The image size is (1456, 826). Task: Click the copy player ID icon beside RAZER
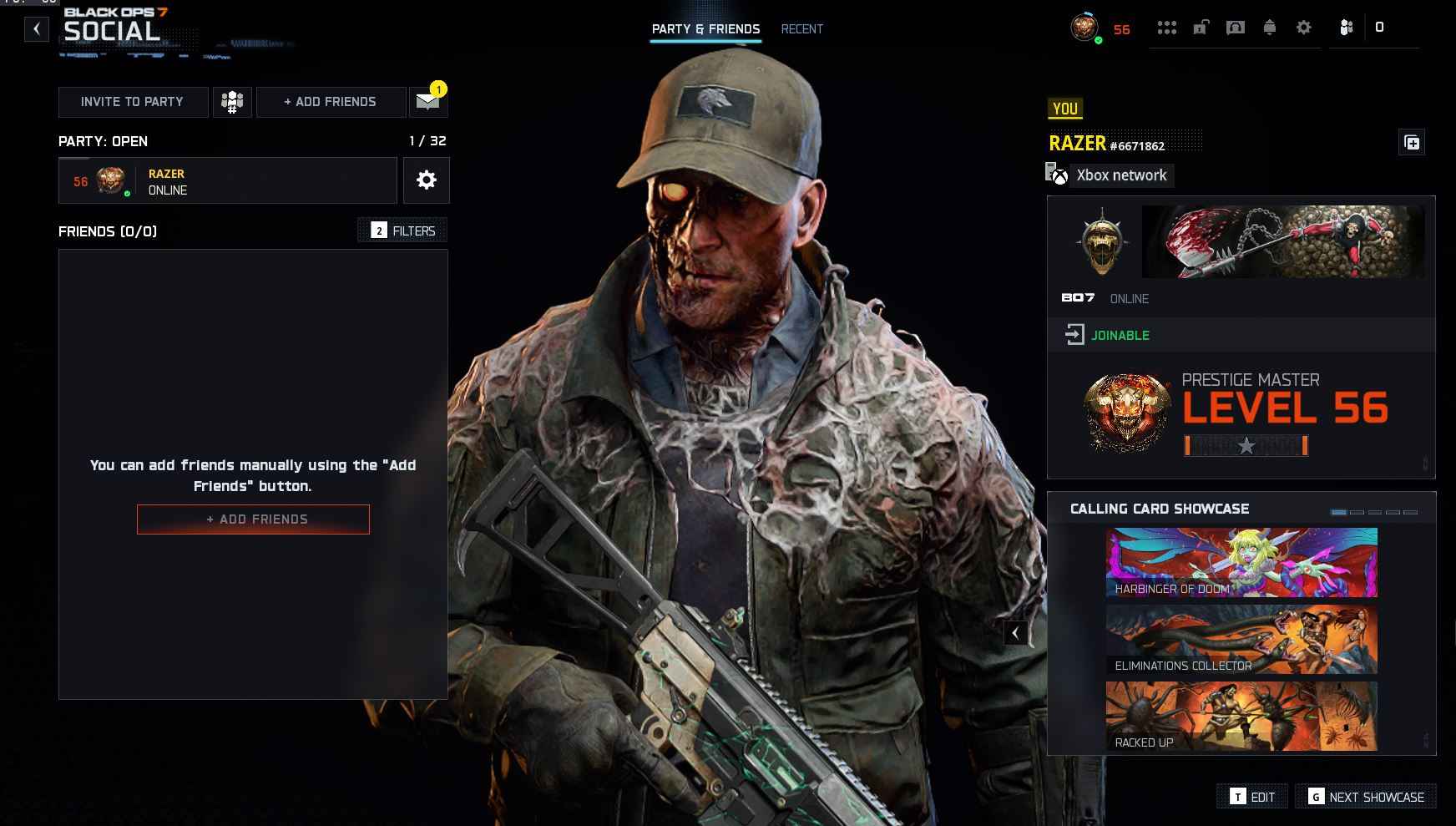[1413, 142]
